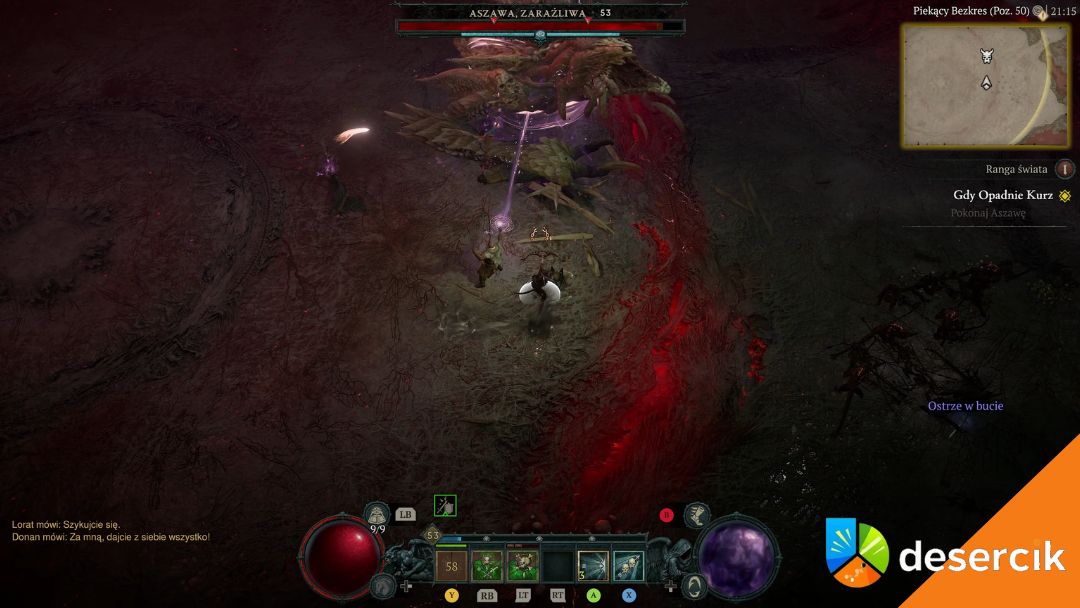Click the winged boot dodge icon

coord(697,516)
